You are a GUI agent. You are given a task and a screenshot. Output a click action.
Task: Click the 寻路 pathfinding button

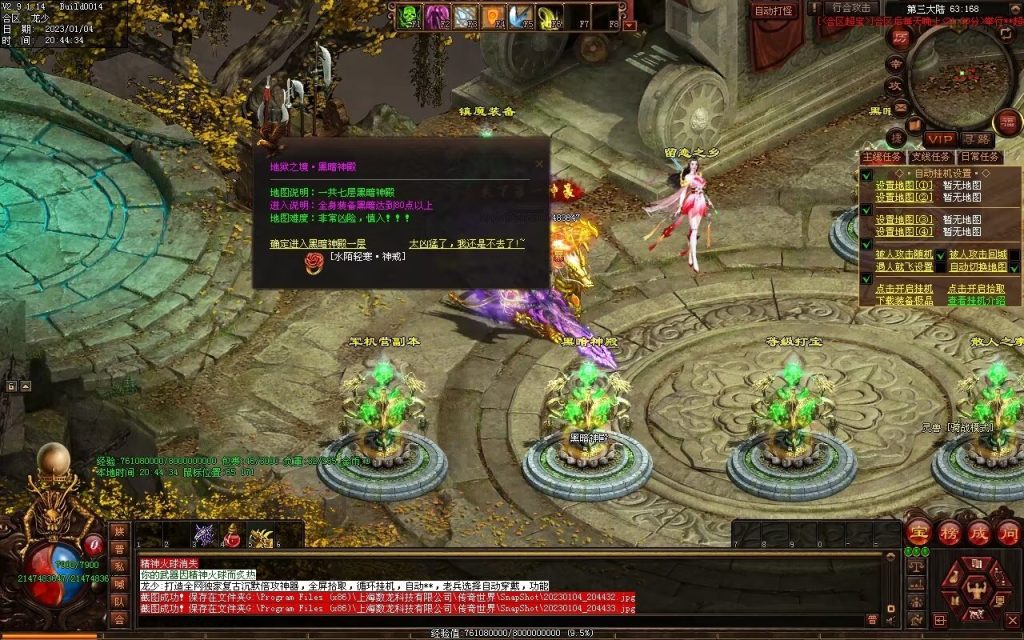pyautogui.click(x=977, y=138)
